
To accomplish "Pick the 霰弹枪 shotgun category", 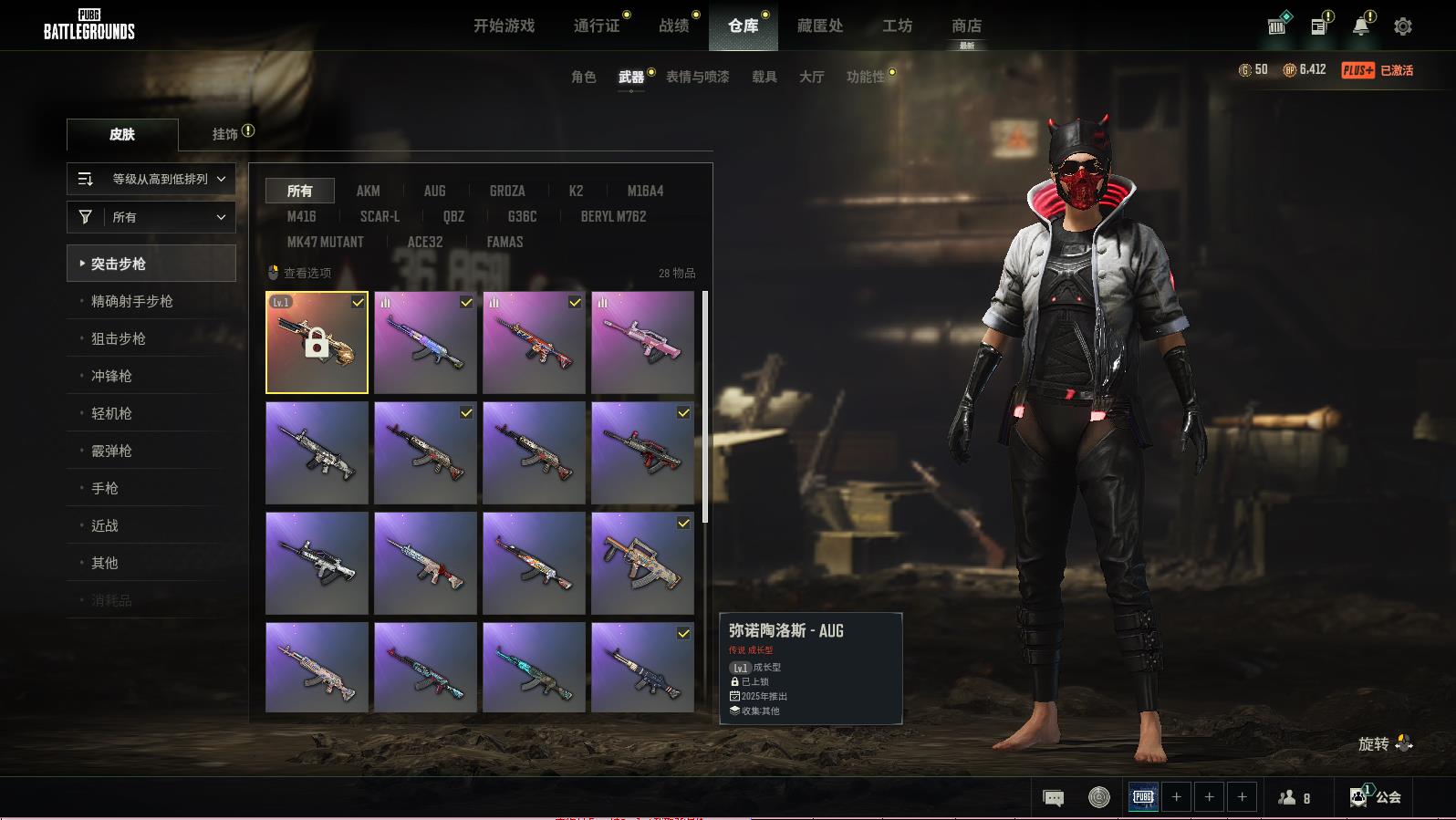I will pos(111,451).
